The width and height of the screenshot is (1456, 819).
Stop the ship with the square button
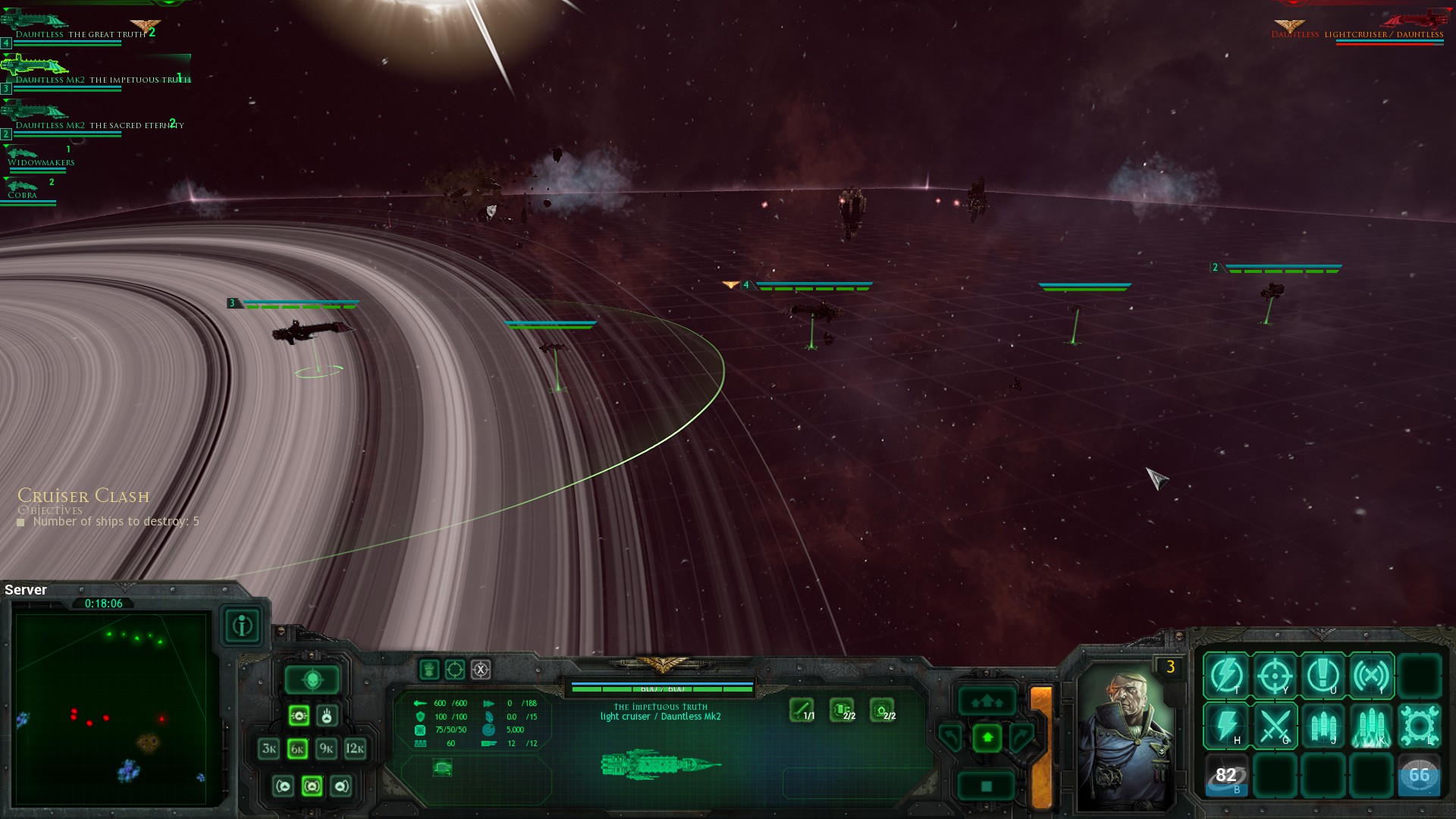click(987, 786)
